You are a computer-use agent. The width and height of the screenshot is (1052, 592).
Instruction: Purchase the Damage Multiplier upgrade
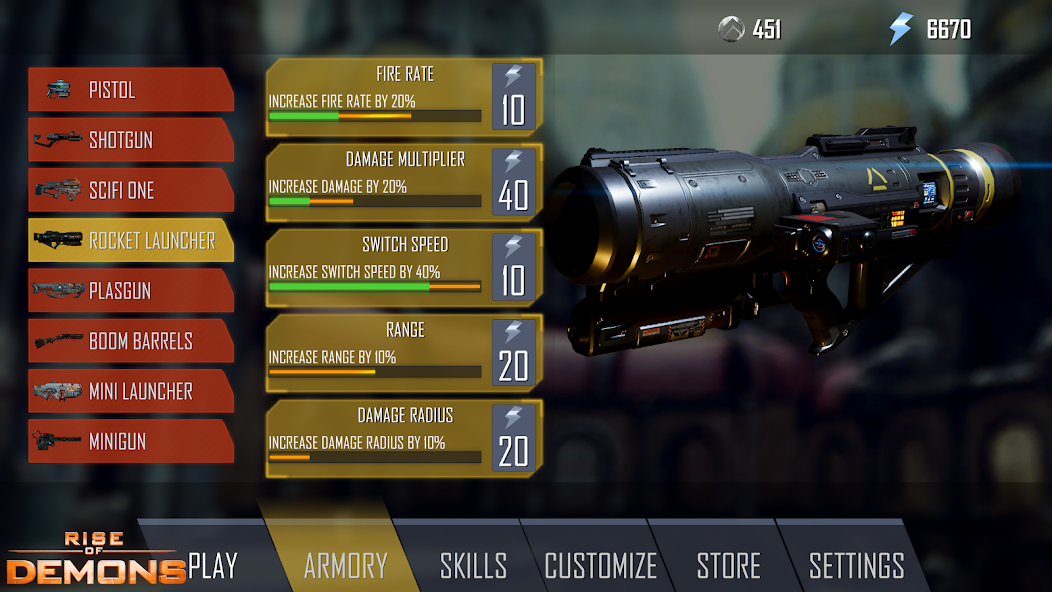[x=514, y=182]
